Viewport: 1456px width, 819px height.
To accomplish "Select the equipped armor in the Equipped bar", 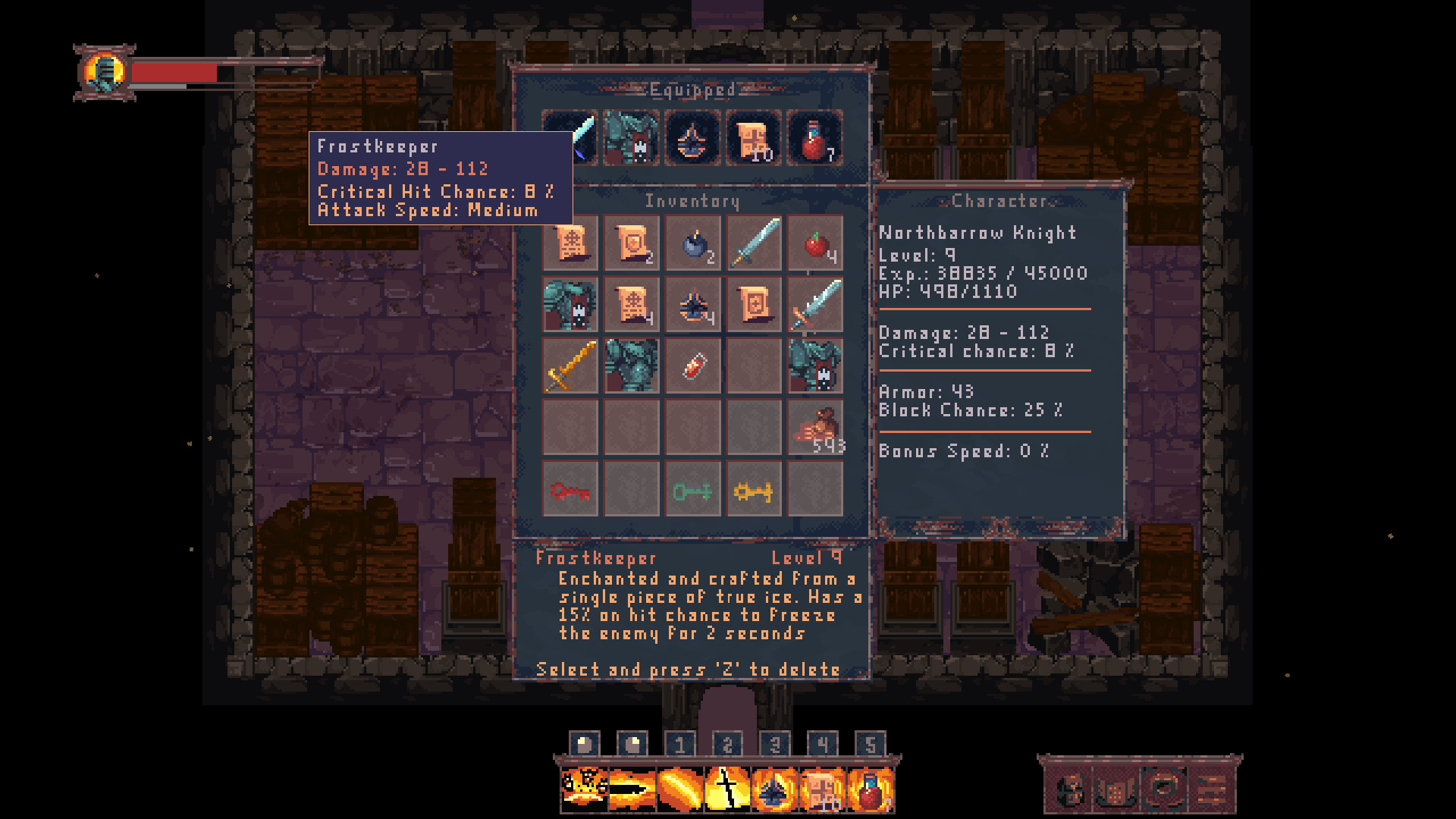I will pos(632,139).
